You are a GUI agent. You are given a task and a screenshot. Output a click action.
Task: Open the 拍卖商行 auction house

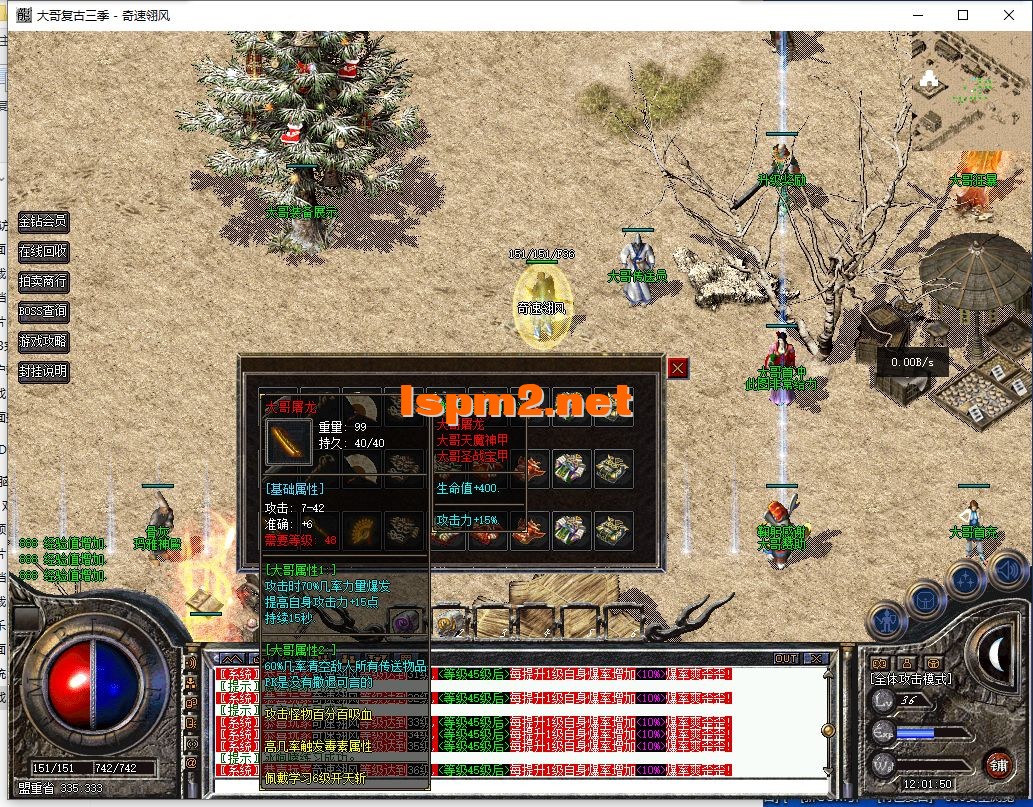(43, 282)
